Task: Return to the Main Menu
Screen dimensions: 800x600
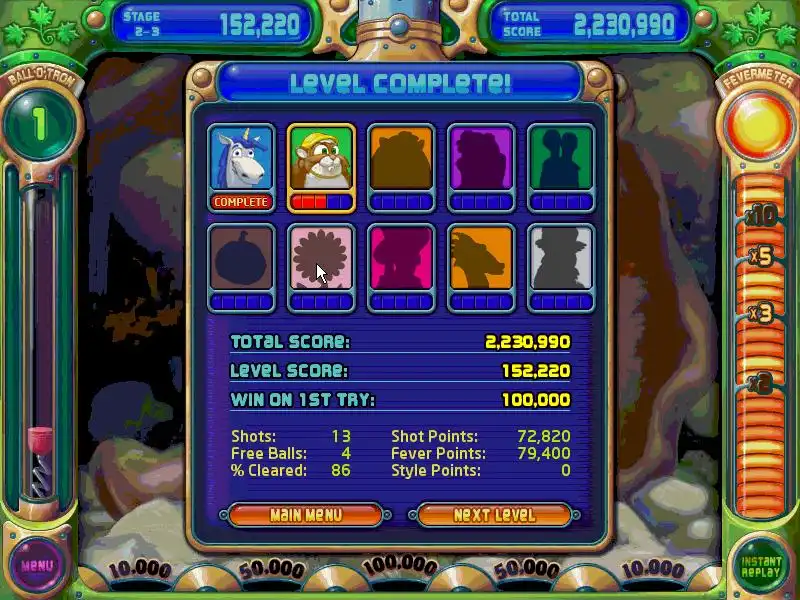Action: click(306, 515)
